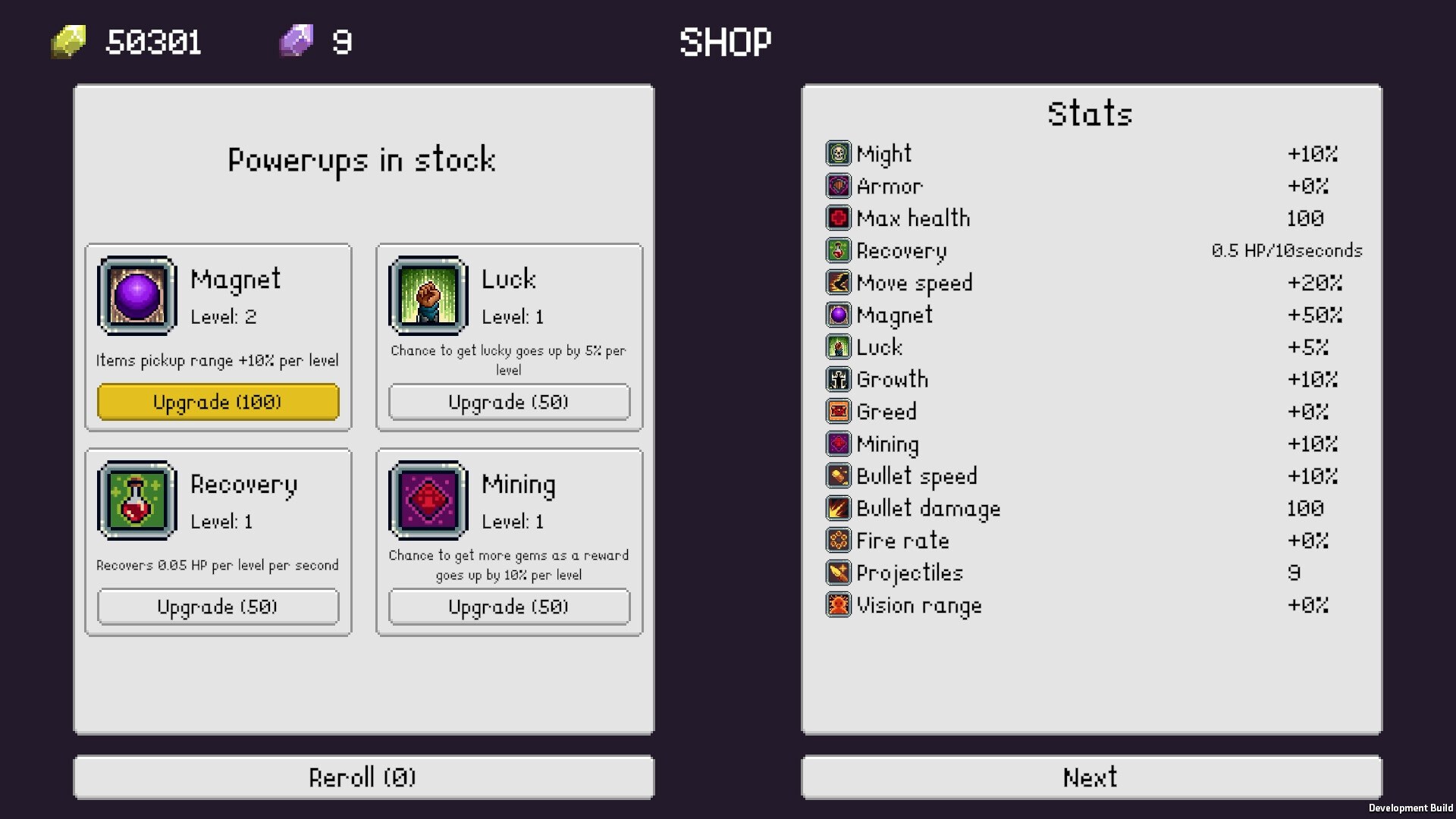Click the Max health stat icon
1456x819 pixels.
click(839, 218)
